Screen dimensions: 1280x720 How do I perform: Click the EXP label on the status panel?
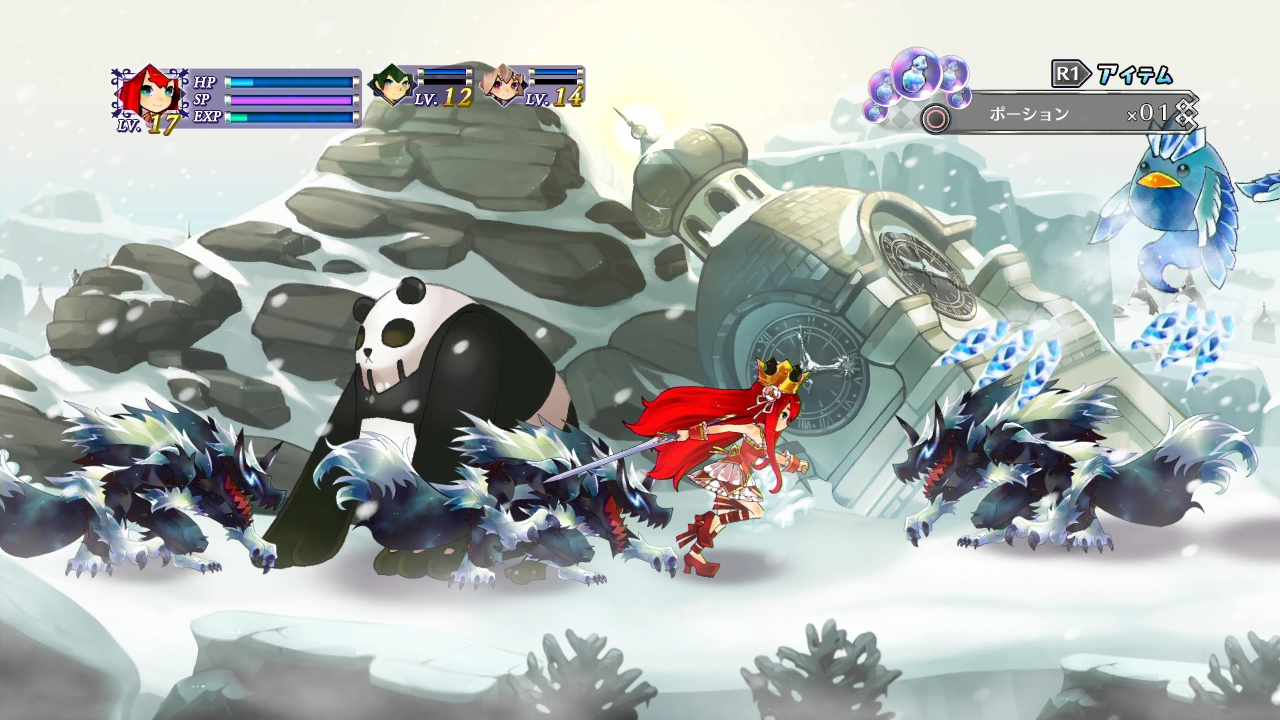pyautogui.click(x=208, y=118)
